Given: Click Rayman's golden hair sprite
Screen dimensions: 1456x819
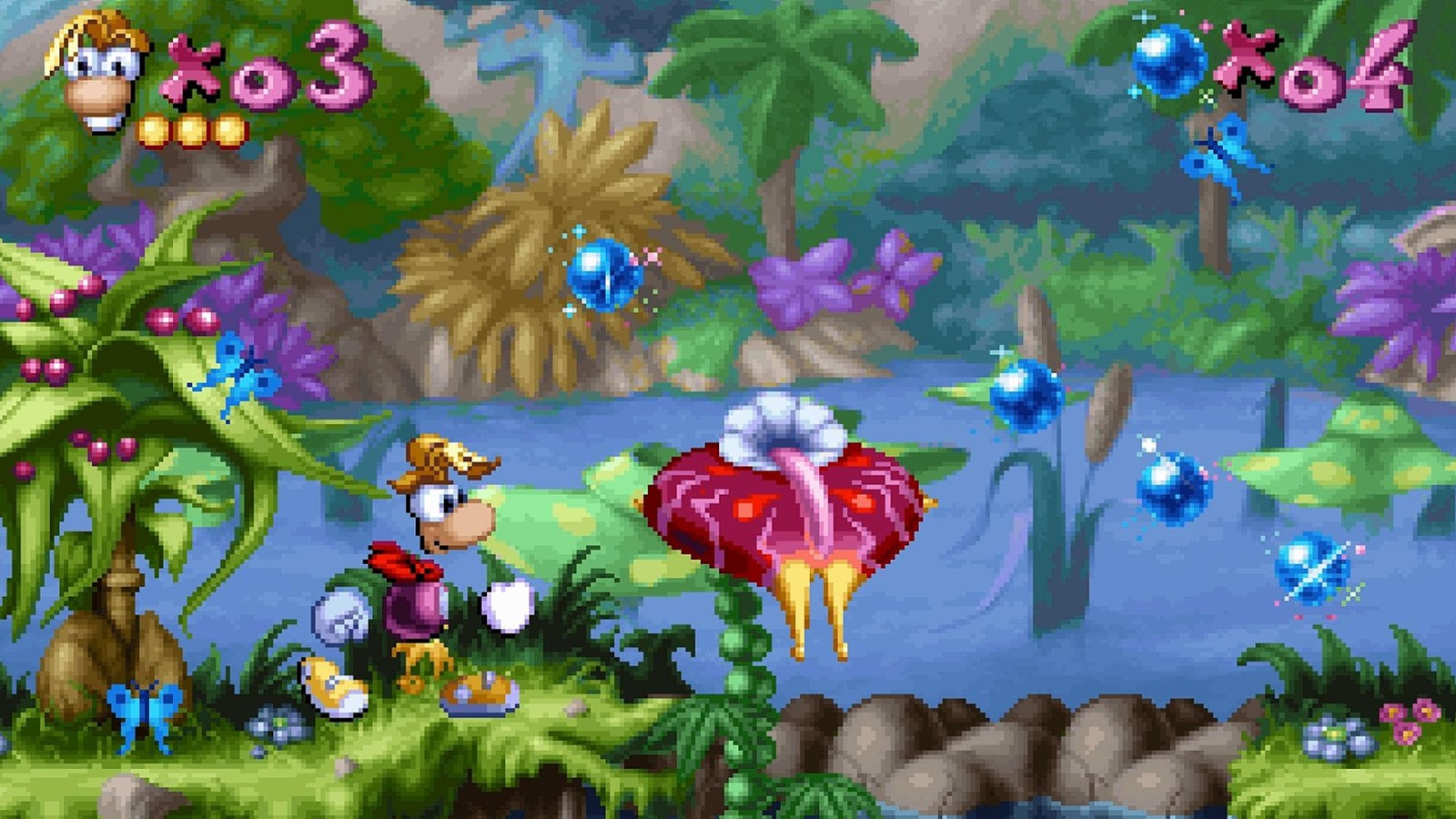Looking at the screenshot, I should (x=437, y=455).
